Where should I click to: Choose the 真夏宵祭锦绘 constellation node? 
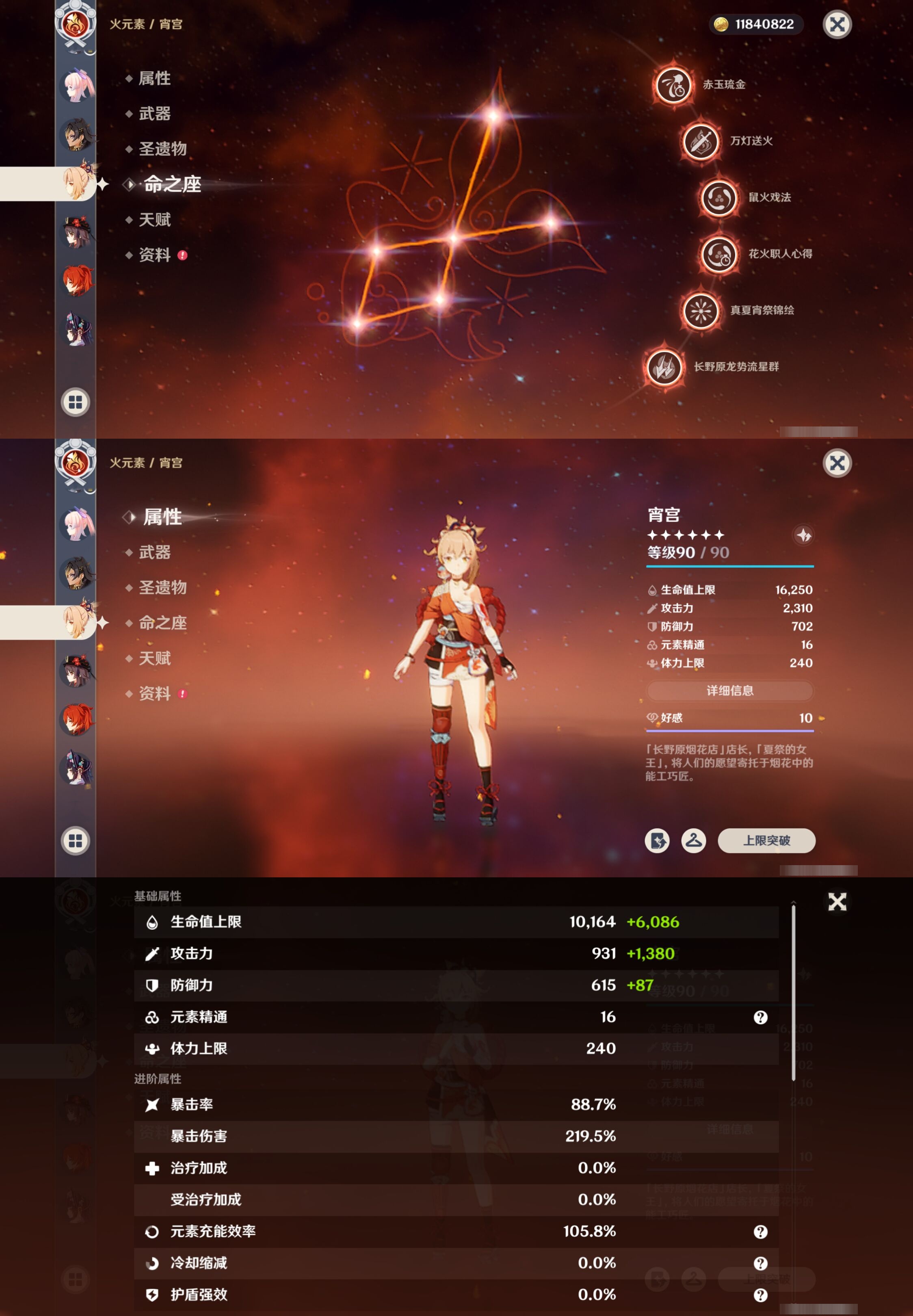(x=700, y=311)
